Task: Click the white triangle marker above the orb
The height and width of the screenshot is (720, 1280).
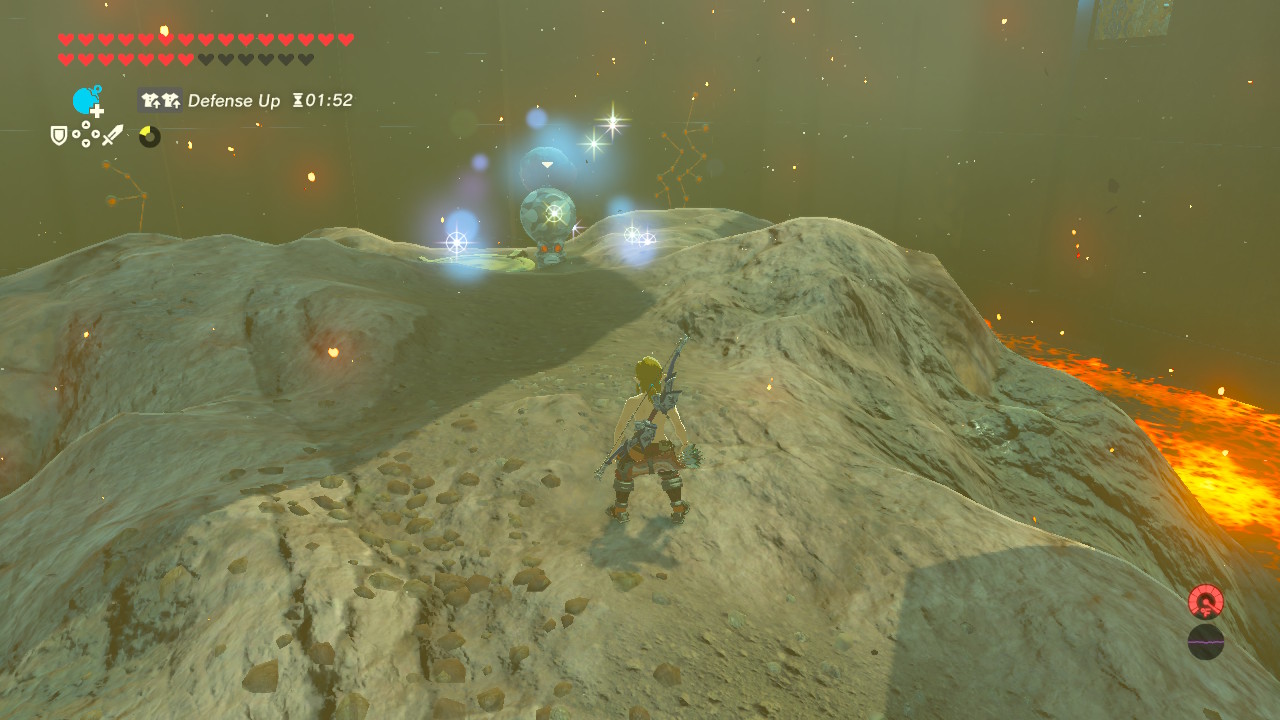Action: 547,164
